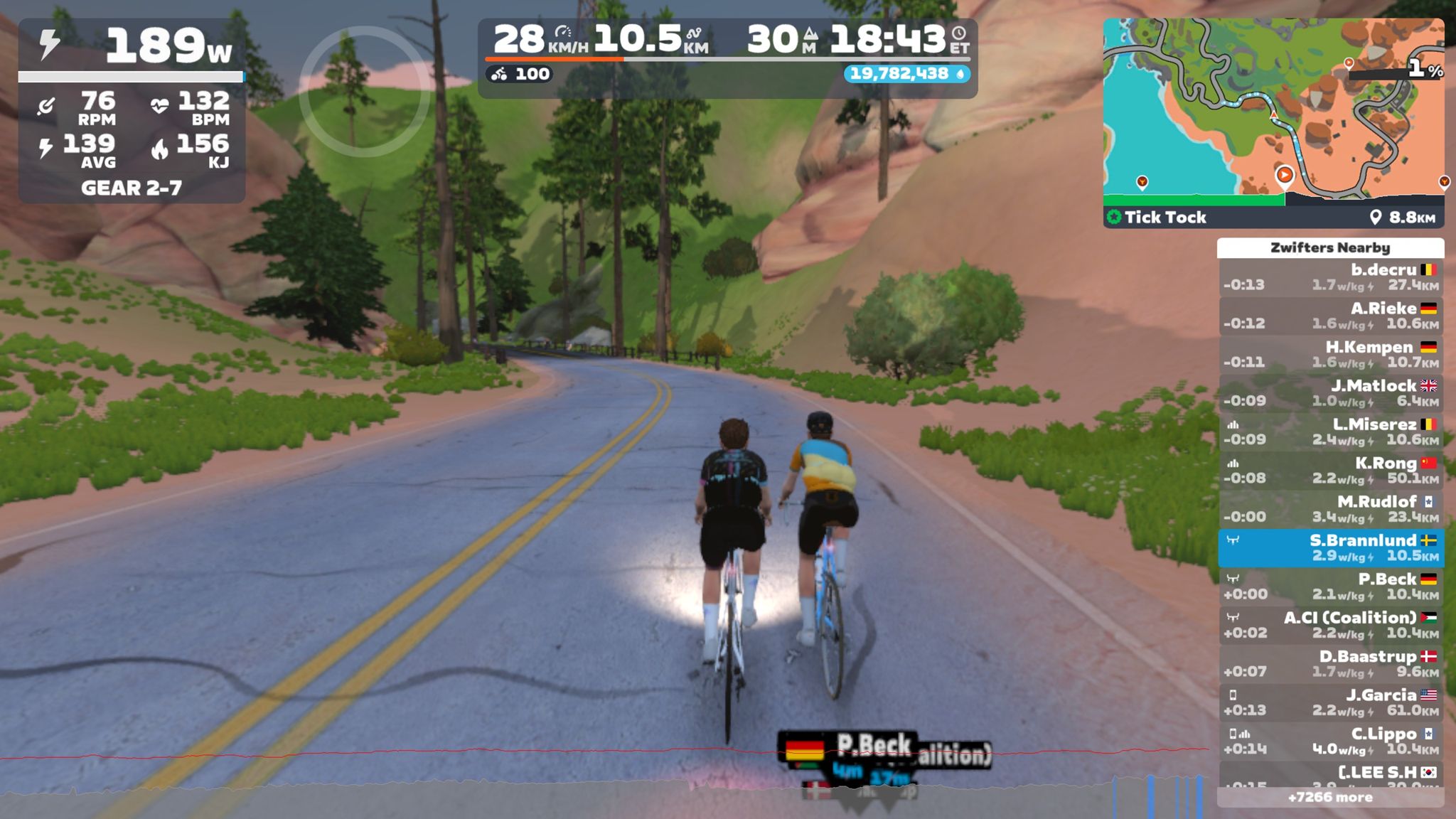Click C.Lippo in nearby riders

(x=1330, y=741)
